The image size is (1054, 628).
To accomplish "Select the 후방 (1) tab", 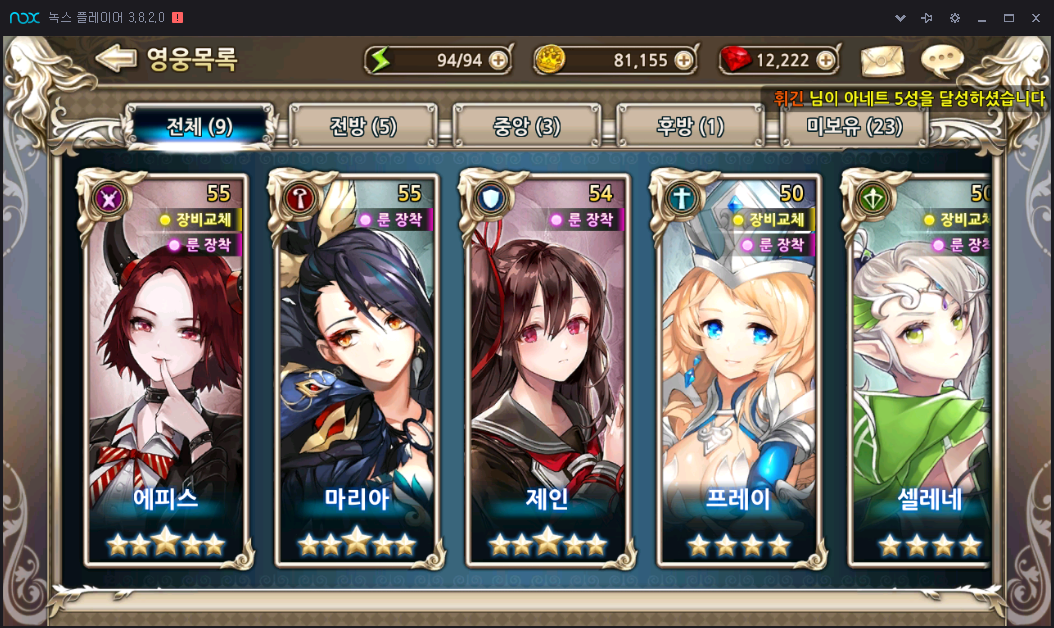I will coord(690,127).
